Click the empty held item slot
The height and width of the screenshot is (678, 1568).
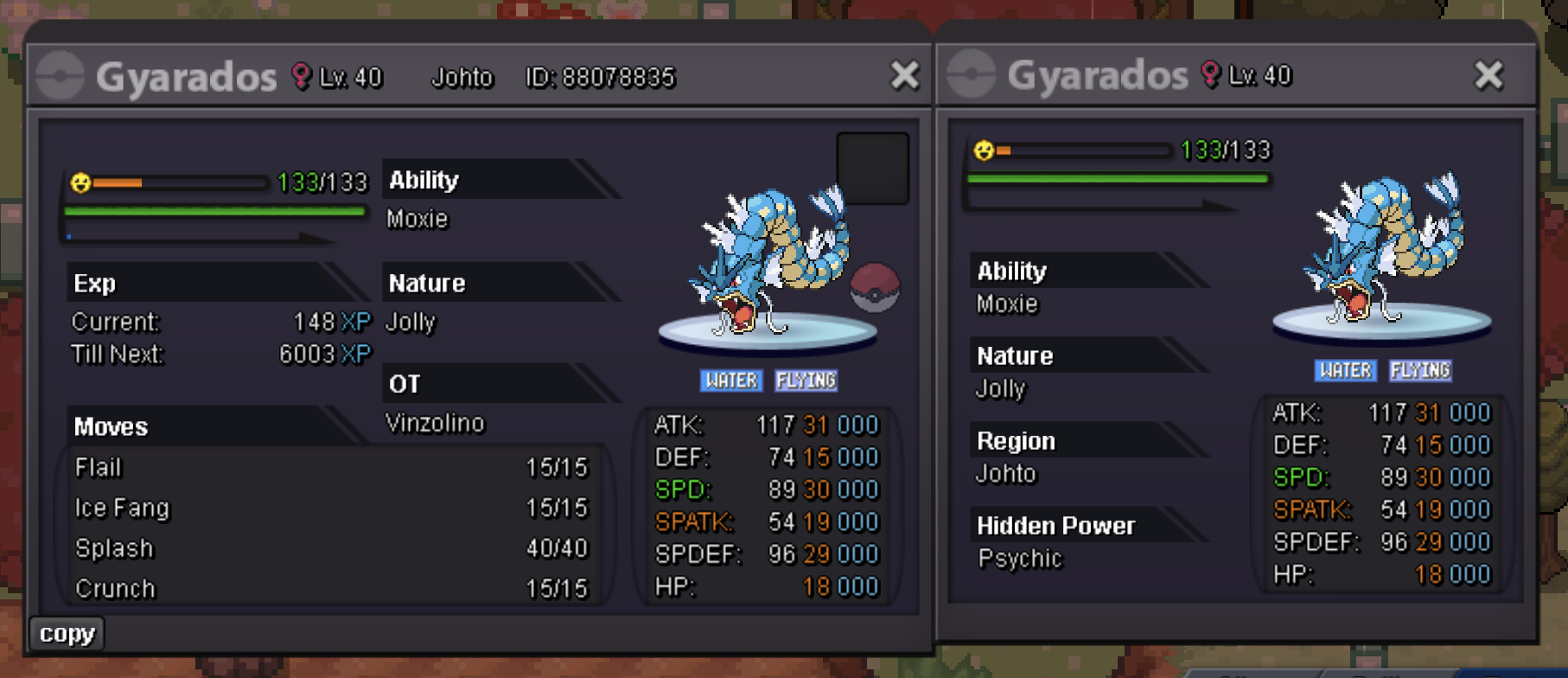pos(872,168)
